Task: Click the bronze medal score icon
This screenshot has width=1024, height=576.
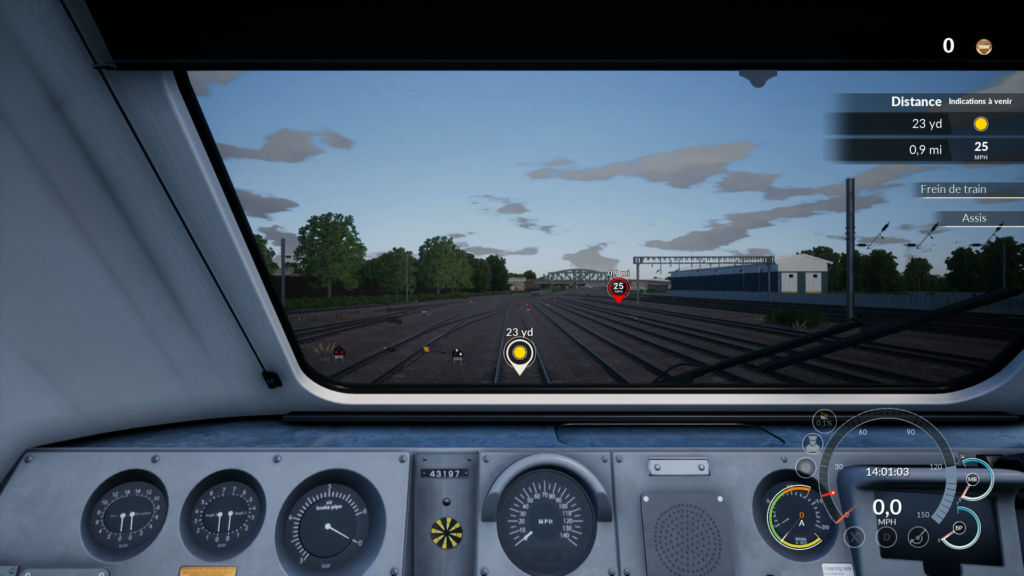Action: tap(984, 46)
